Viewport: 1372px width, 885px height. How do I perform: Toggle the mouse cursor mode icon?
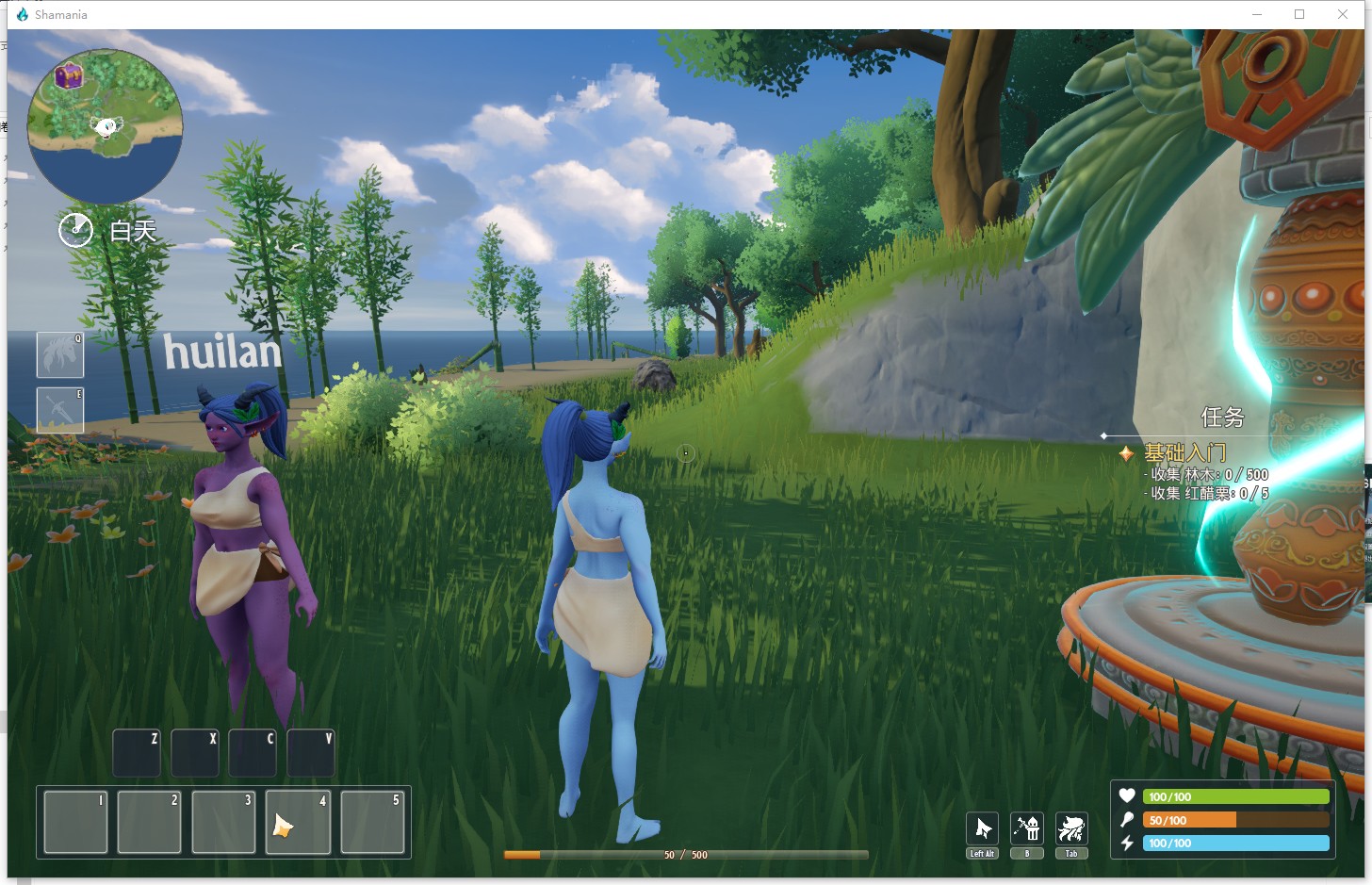[x=982, y=829]
